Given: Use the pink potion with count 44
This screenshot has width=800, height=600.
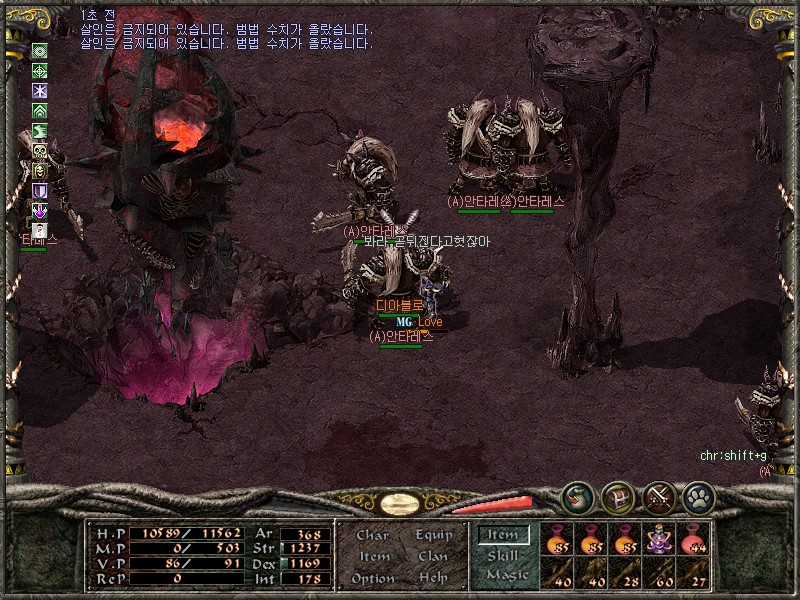Looking at the screenshot, I should tap(693, 541).
